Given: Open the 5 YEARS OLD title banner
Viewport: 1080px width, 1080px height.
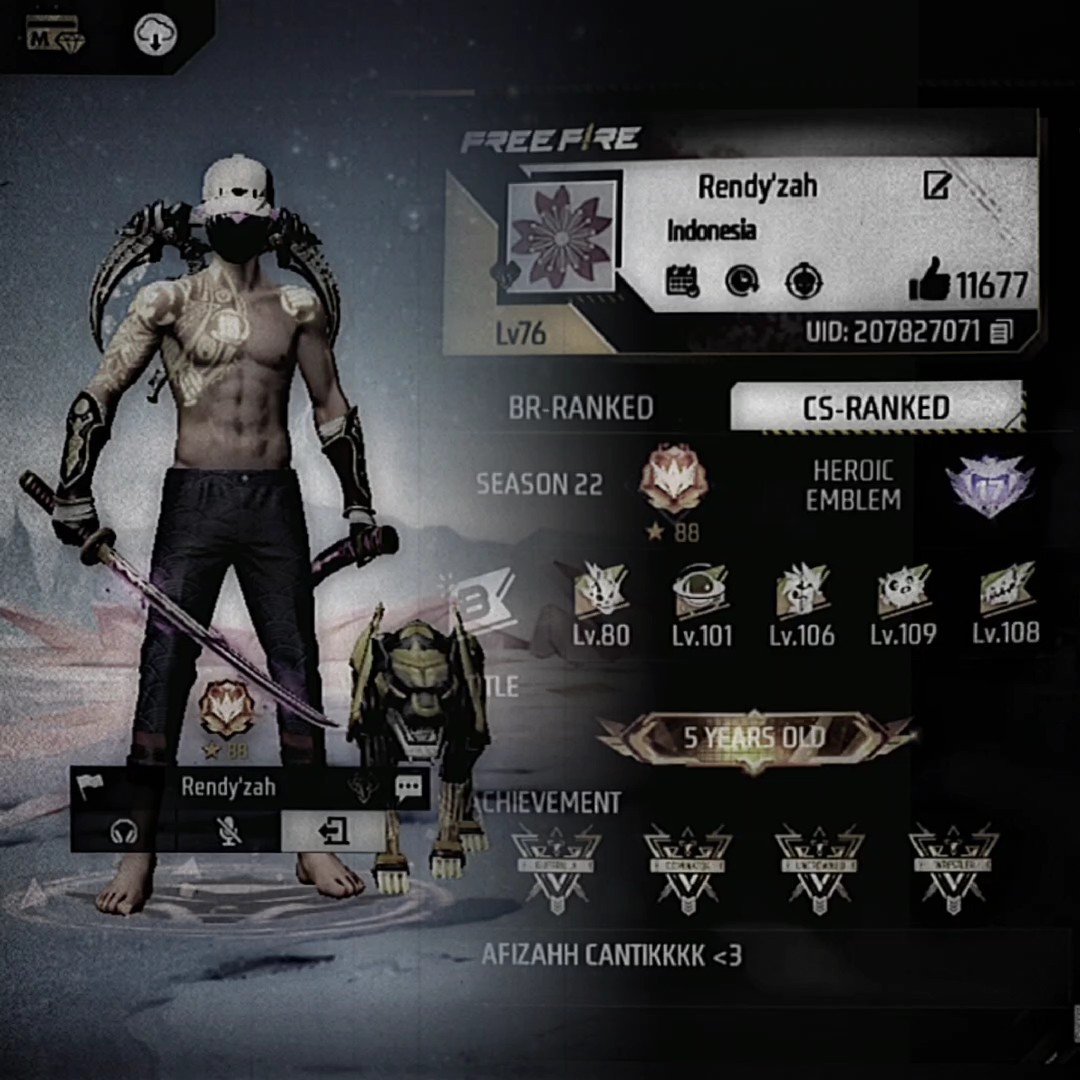Looking at the screenshot, I should 754,739.
